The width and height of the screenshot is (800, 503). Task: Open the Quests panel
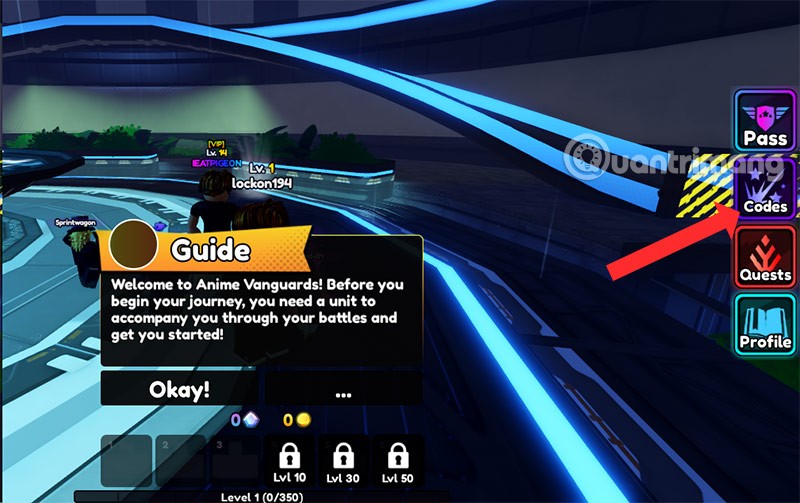(764, 258)
